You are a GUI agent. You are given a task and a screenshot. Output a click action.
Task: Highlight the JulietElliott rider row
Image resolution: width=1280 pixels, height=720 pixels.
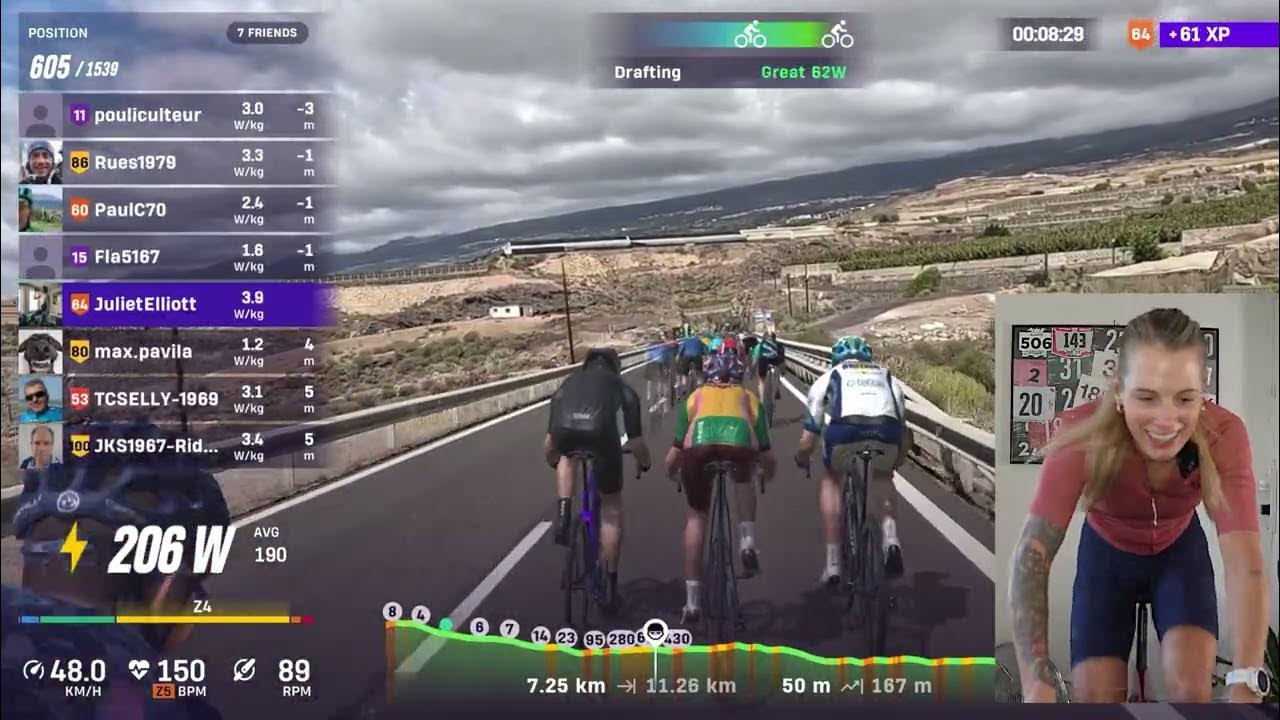coord(176,304)
